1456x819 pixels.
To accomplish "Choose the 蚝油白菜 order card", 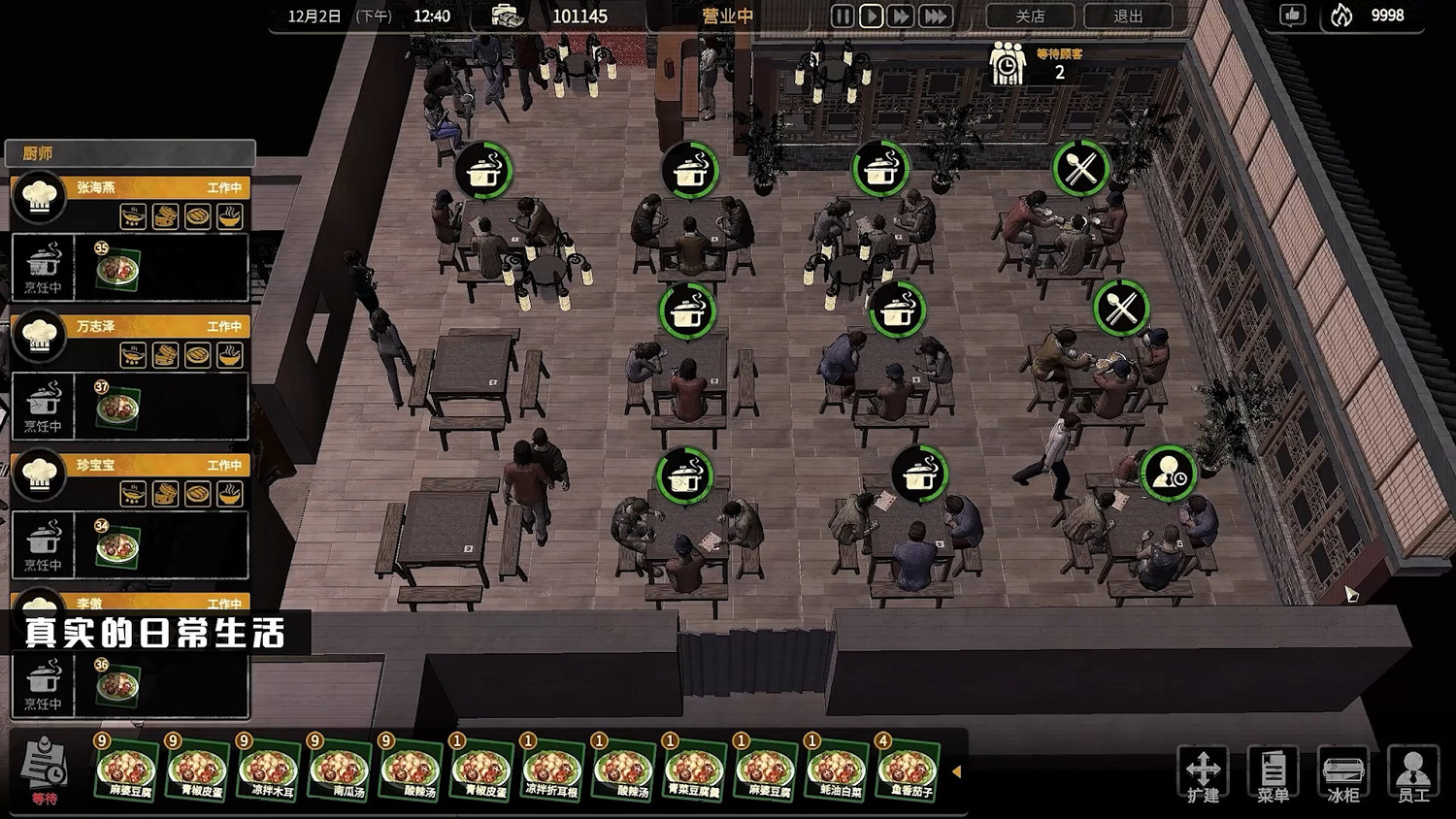I will pyautogui.click(x=837, y=770).
